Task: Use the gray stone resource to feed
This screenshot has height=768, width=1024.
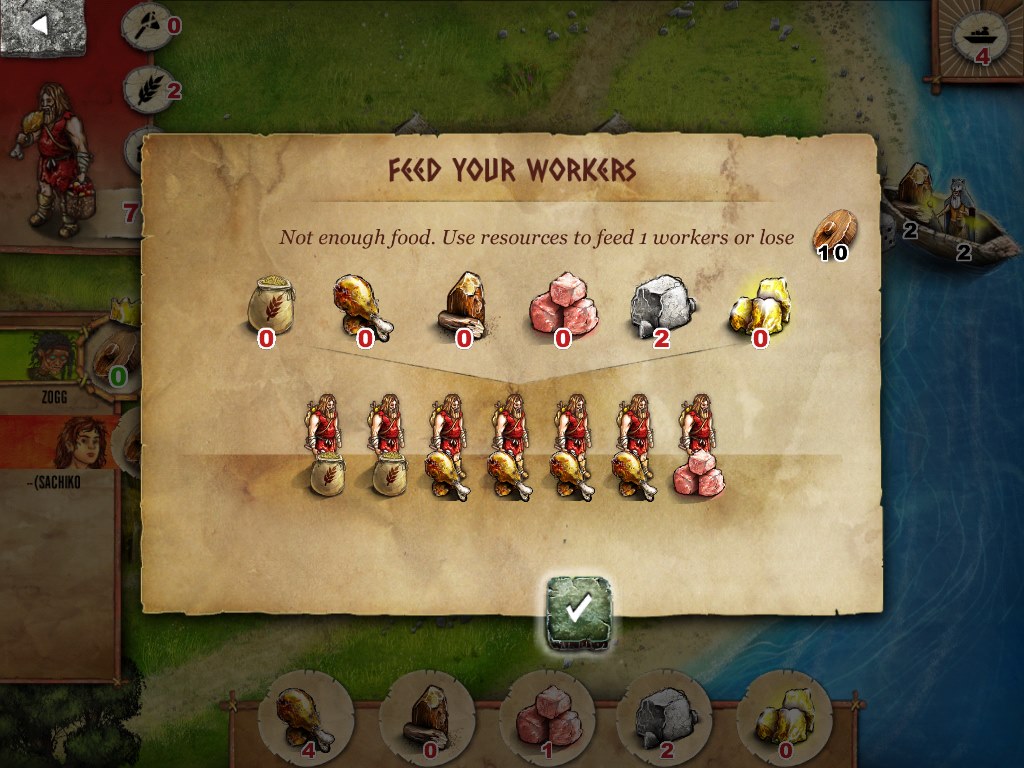Action: tap(661, 304)
